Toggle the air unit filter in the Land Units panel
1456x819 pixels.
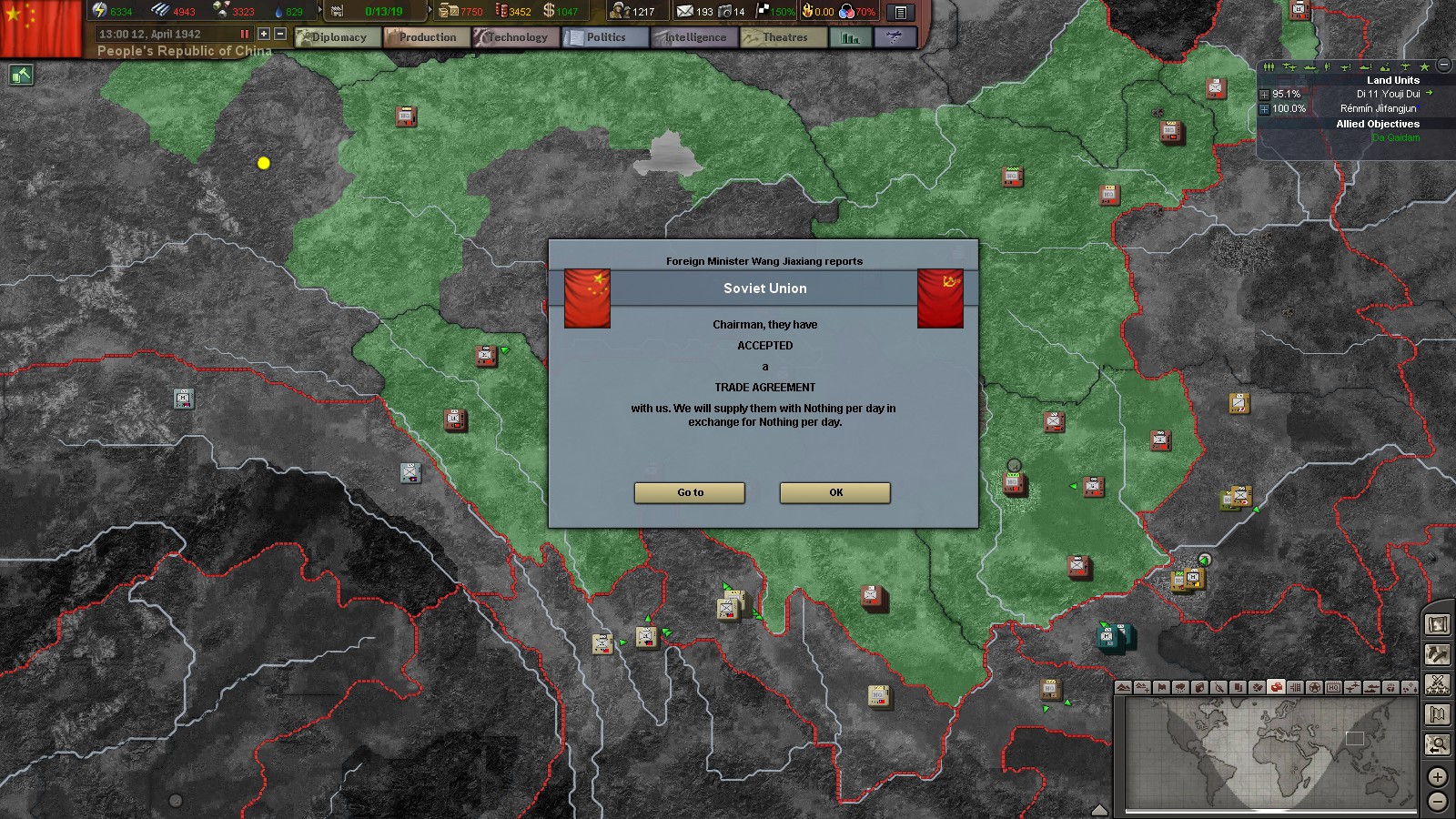(x=1289, y=66)
